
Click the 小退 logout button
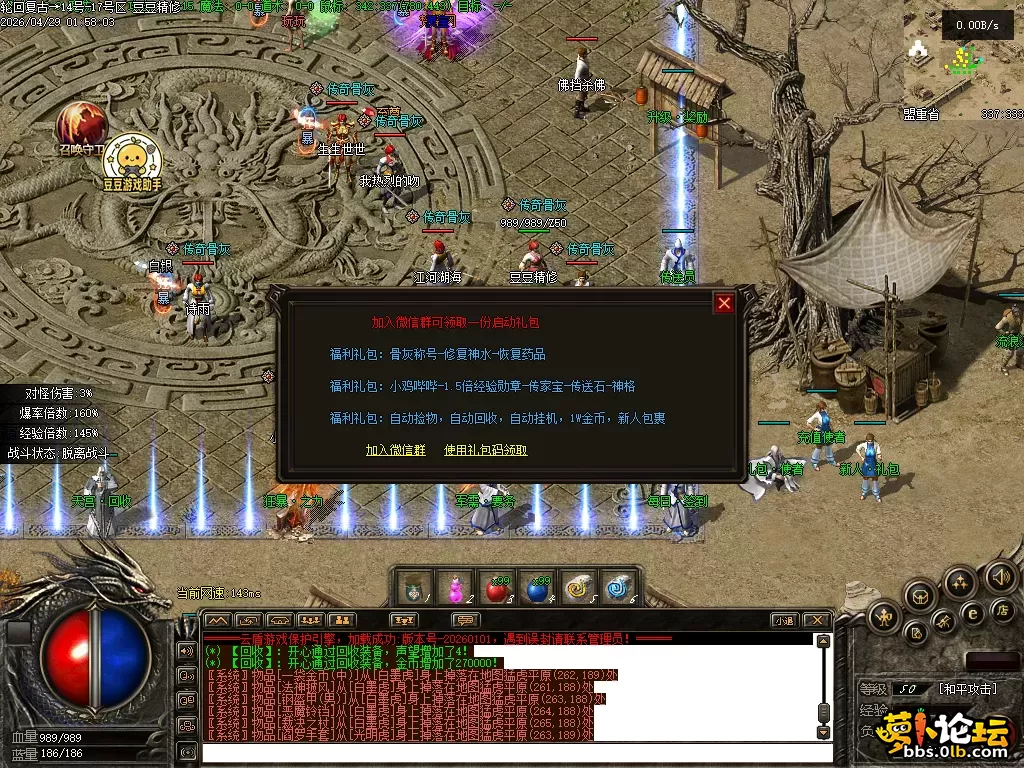[x=784, y=621]
